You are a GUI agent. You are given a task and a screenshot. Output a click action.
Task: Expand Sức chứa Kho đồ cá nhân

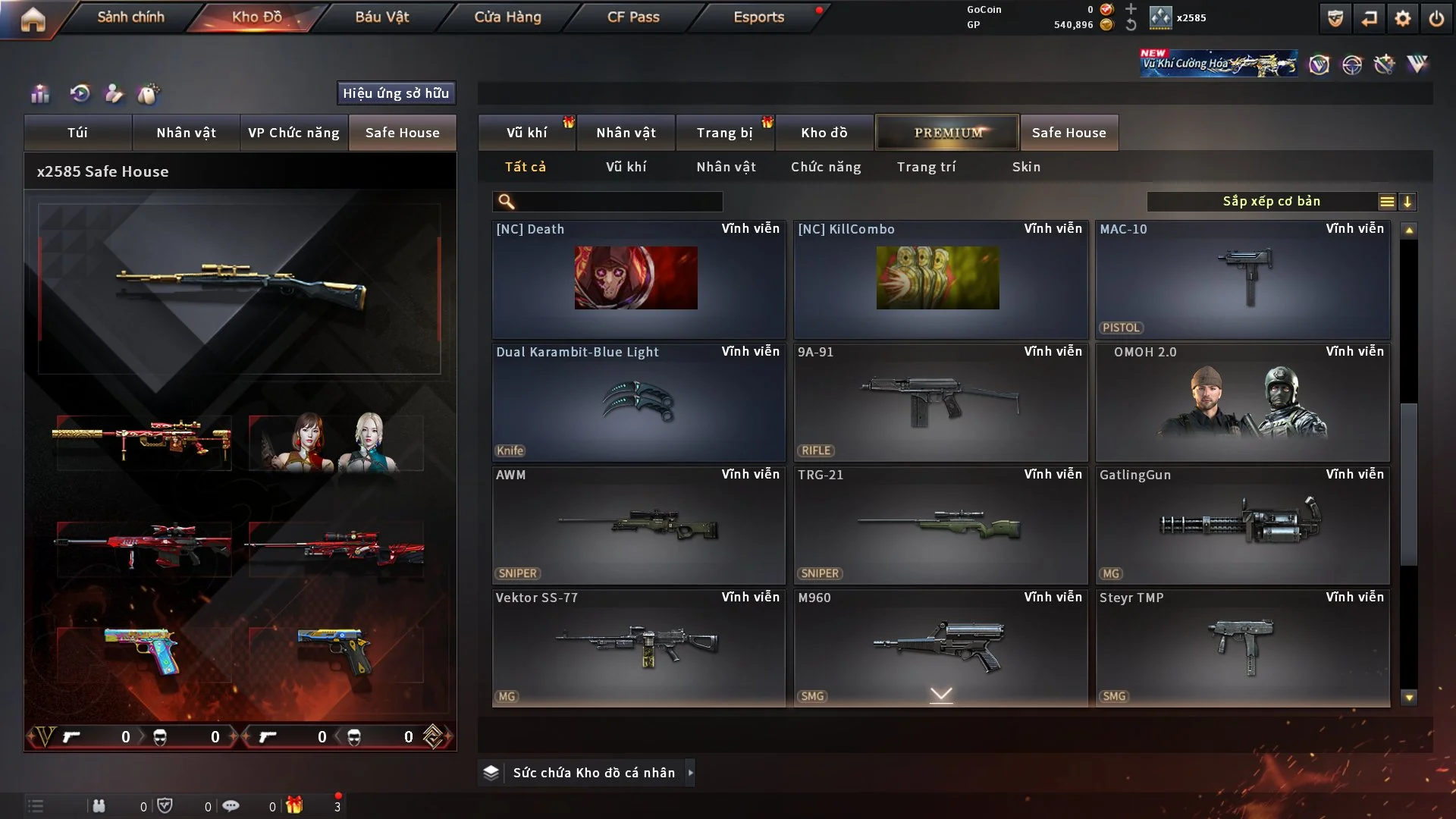click(x=593, y=773)
